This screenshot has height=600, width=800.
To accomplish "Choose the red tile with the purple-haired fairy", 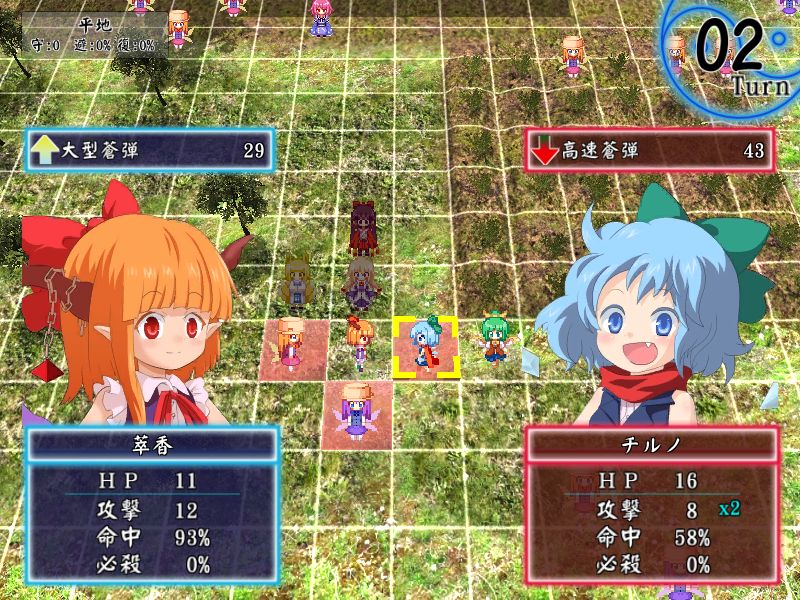I will pyautogui.click(x=357, y=410).
